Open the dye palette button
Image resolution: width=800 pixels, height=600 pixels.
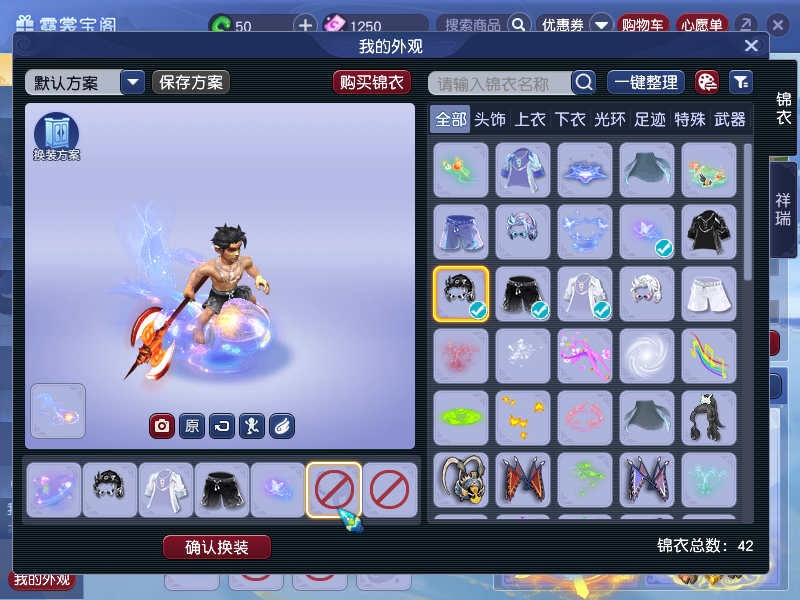[707, 83]
